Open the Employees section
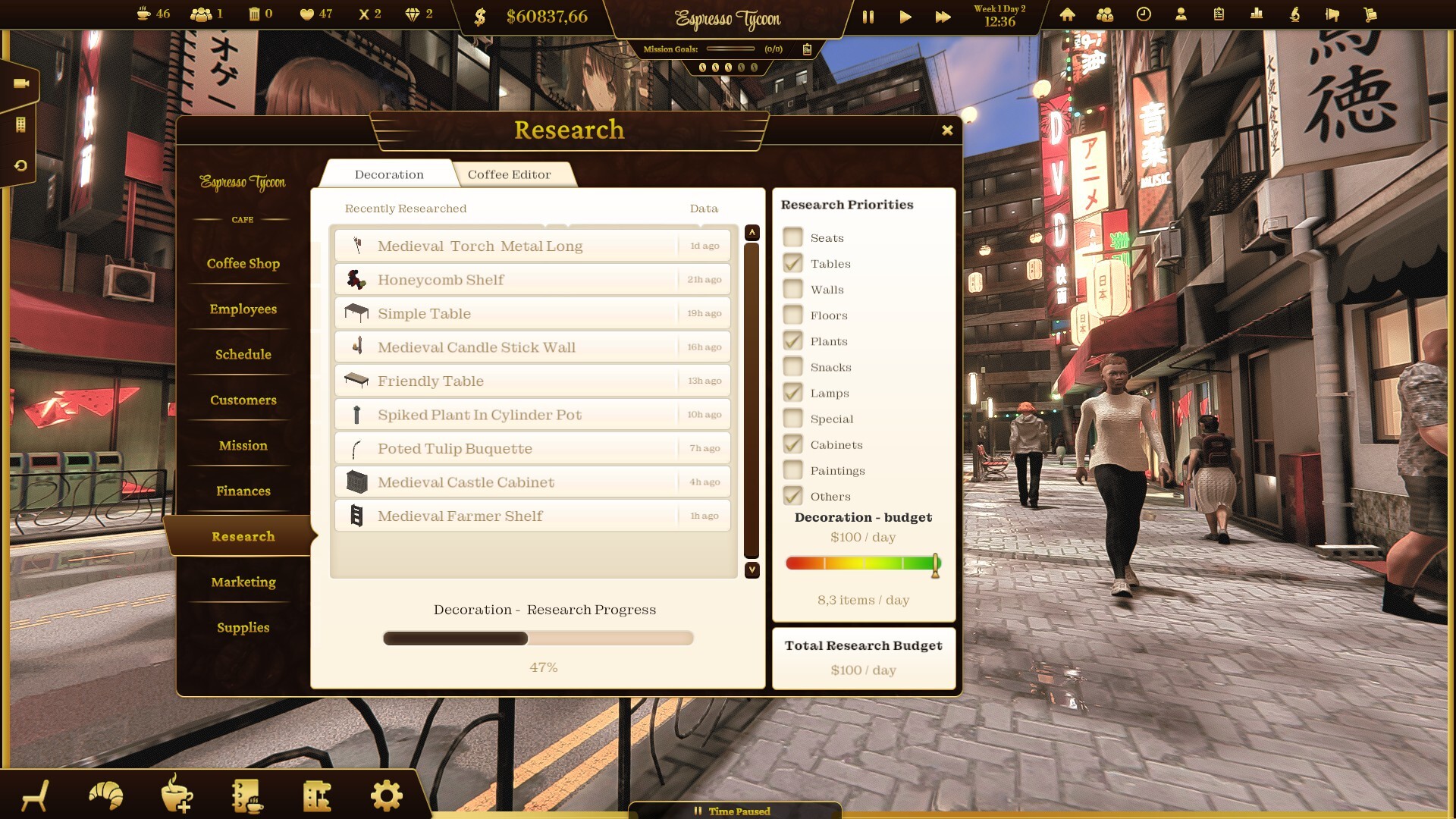Viewport: 1456px width, 819px height. coord(242,309)
